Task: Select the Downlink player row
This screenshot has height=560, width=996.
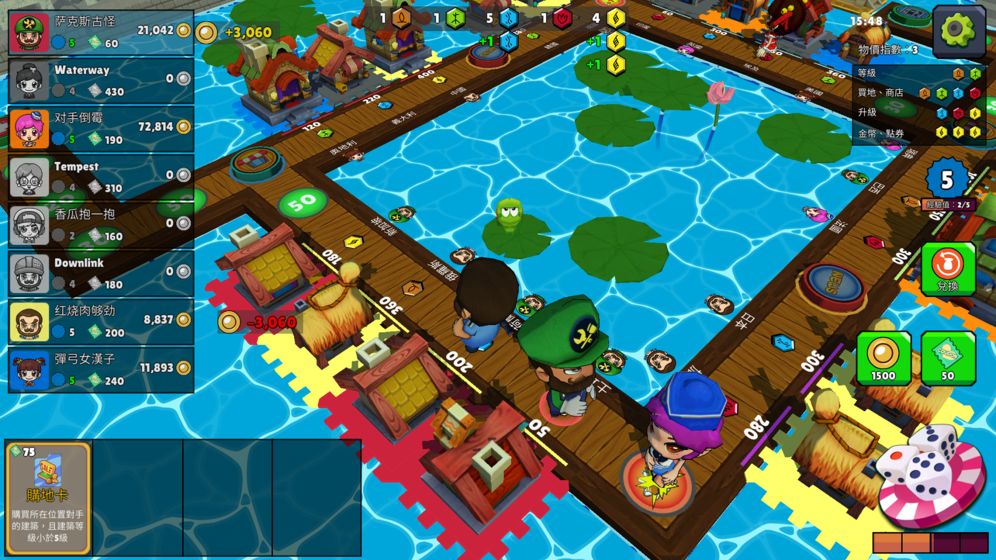Action: coord(100,273)
